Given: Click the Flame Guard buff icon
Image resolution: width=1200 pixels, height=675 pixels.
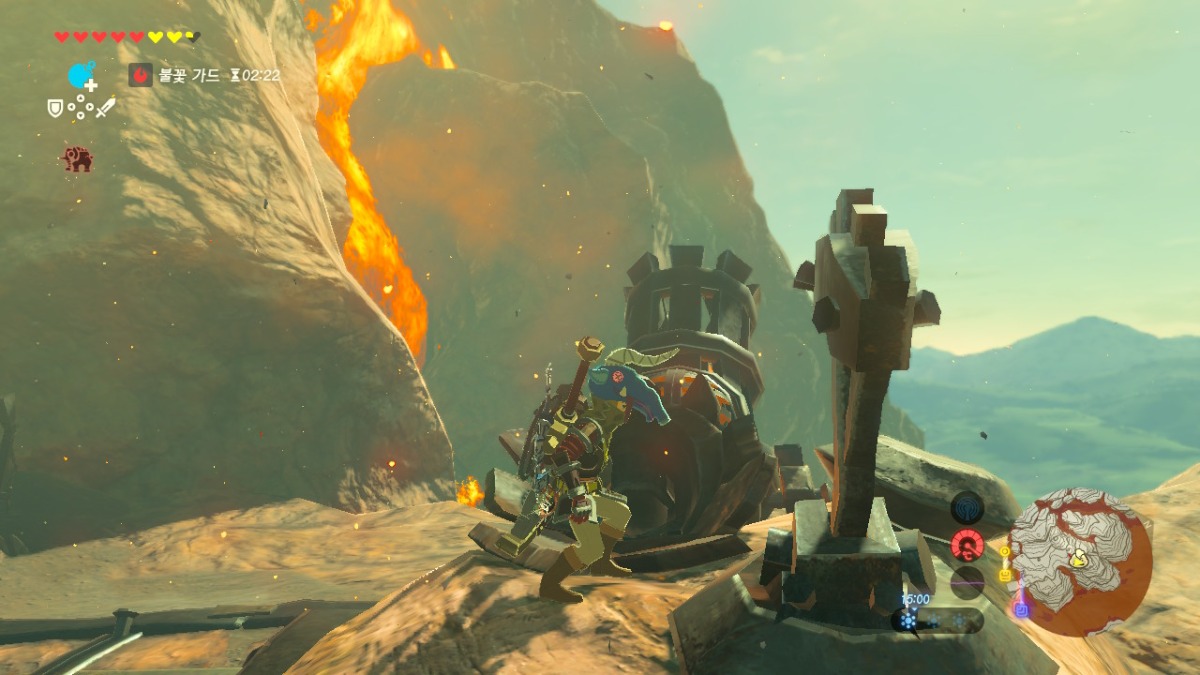Looking at the screenshot, I should (141, 75).
